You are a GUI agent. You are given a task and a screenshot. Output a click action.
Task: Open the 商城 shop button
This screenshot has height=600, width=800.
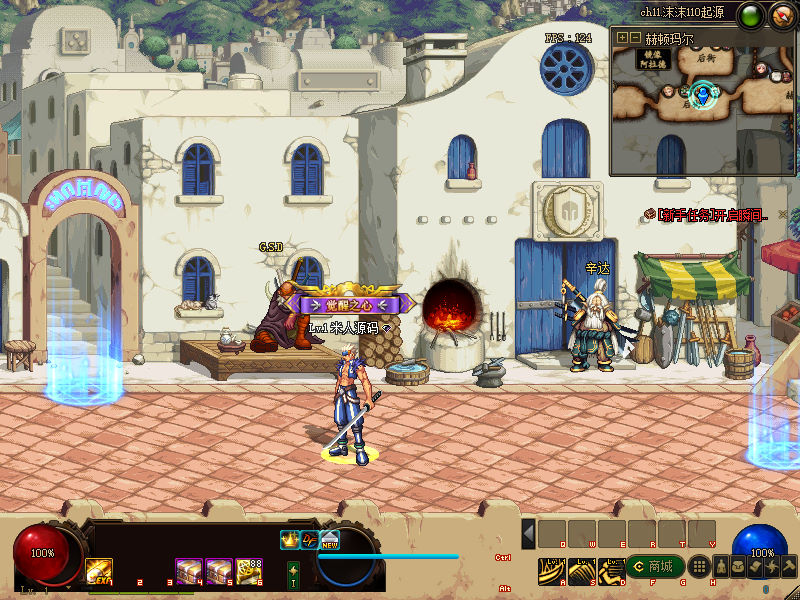point(654,567)
